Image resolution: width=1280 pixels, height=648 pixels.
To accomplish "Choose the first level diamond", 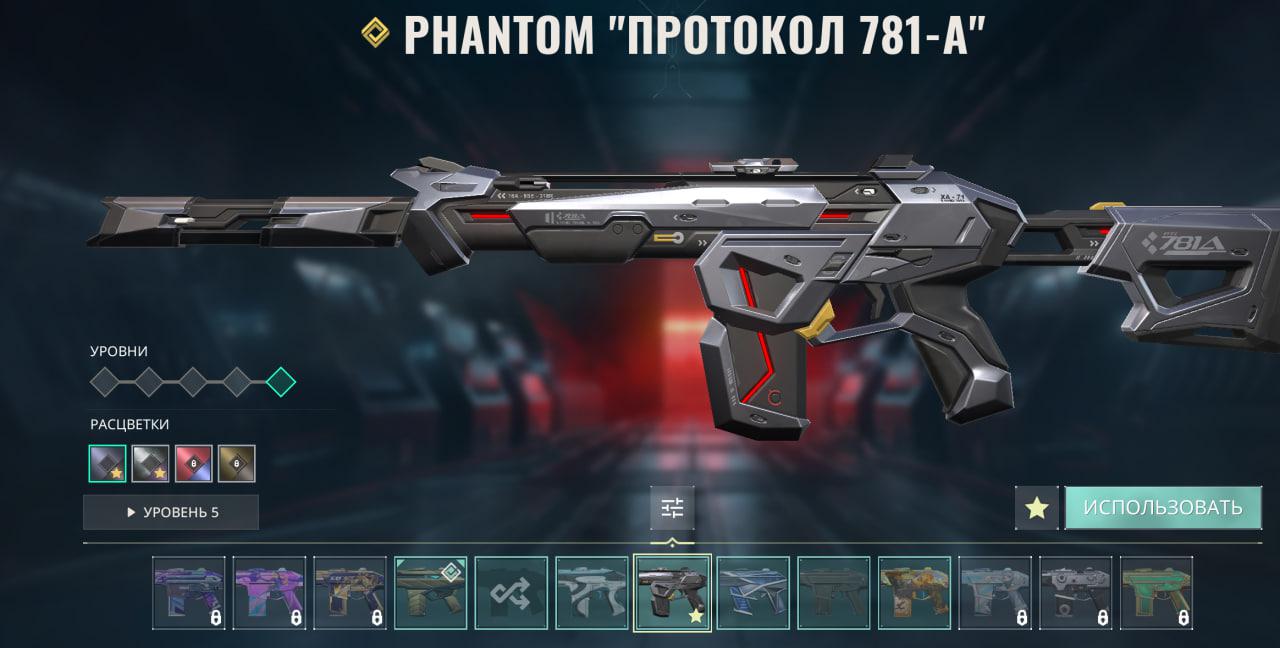I will pos(105,381).
